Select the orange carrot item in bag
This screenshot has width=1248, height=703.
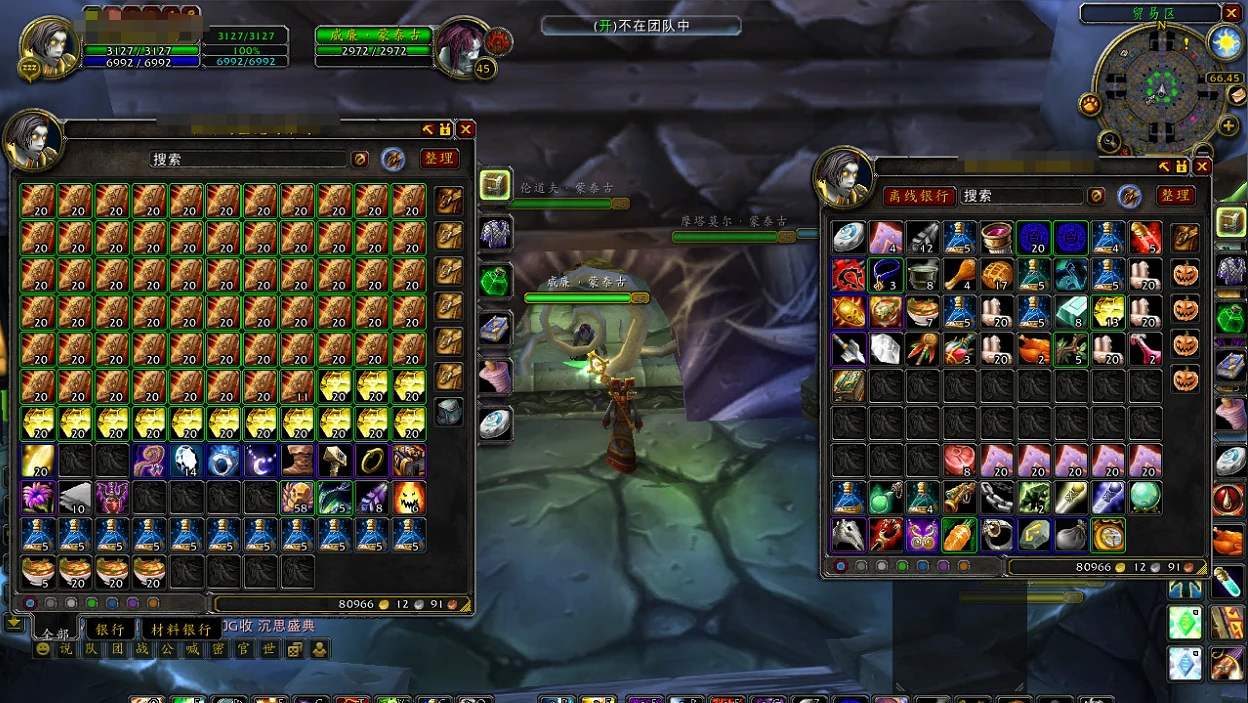coord(959,535)
